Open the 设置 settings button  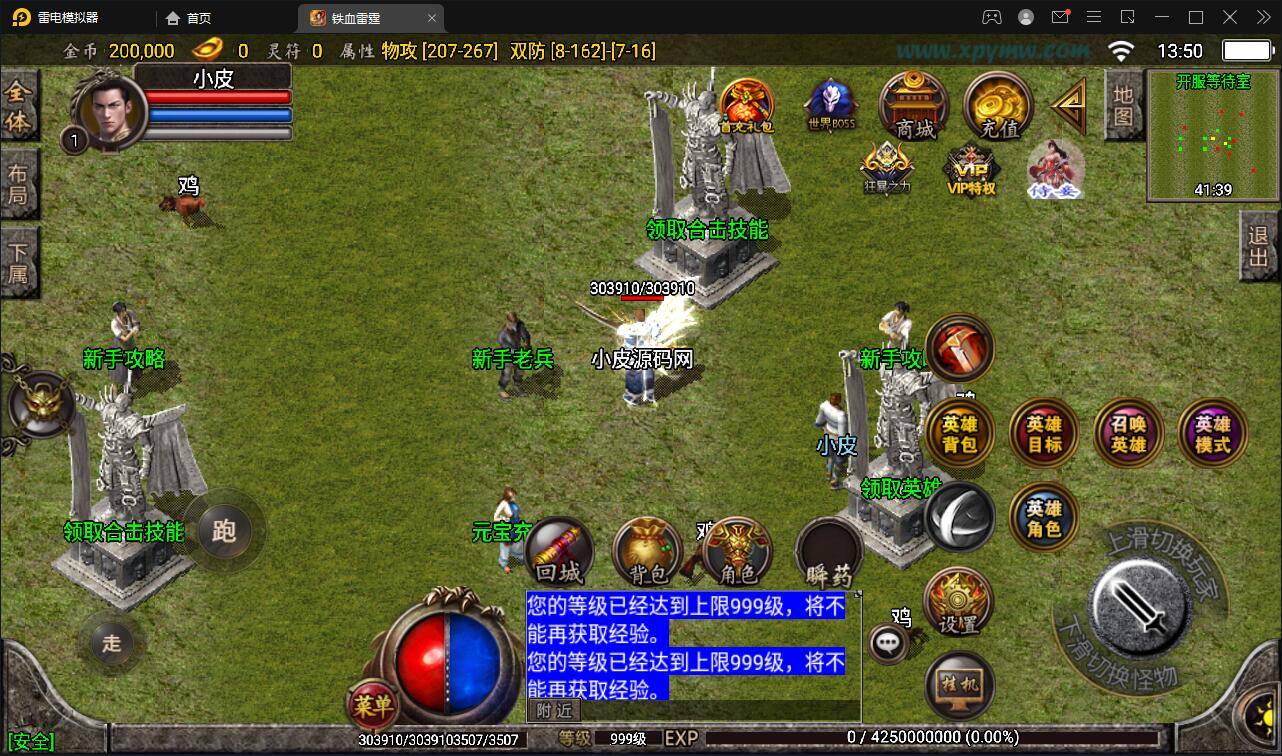tap(959, 603)
